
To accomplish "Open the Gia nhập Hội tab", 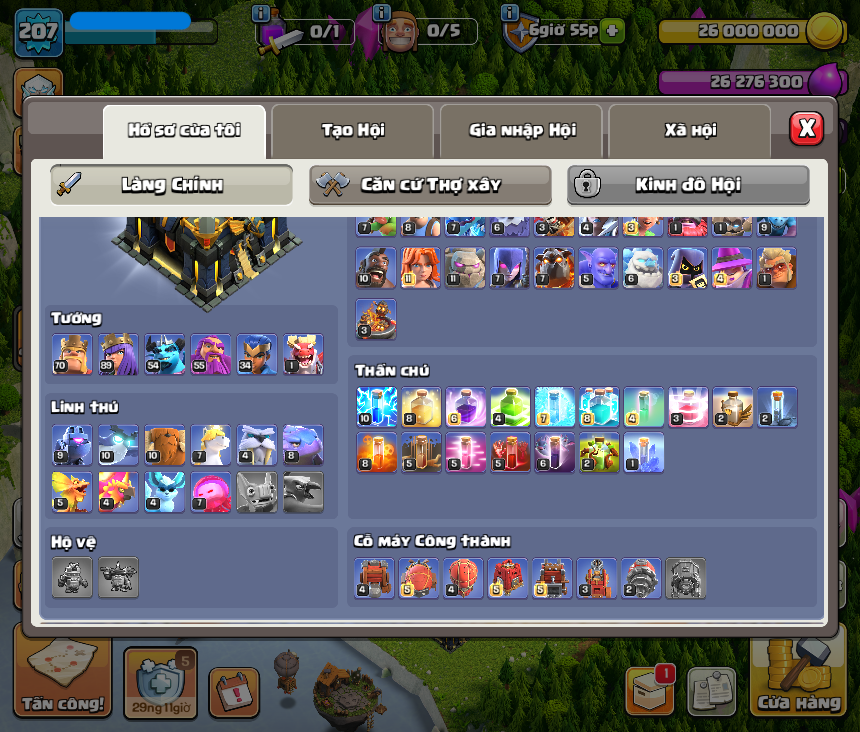I will (521, 130).
